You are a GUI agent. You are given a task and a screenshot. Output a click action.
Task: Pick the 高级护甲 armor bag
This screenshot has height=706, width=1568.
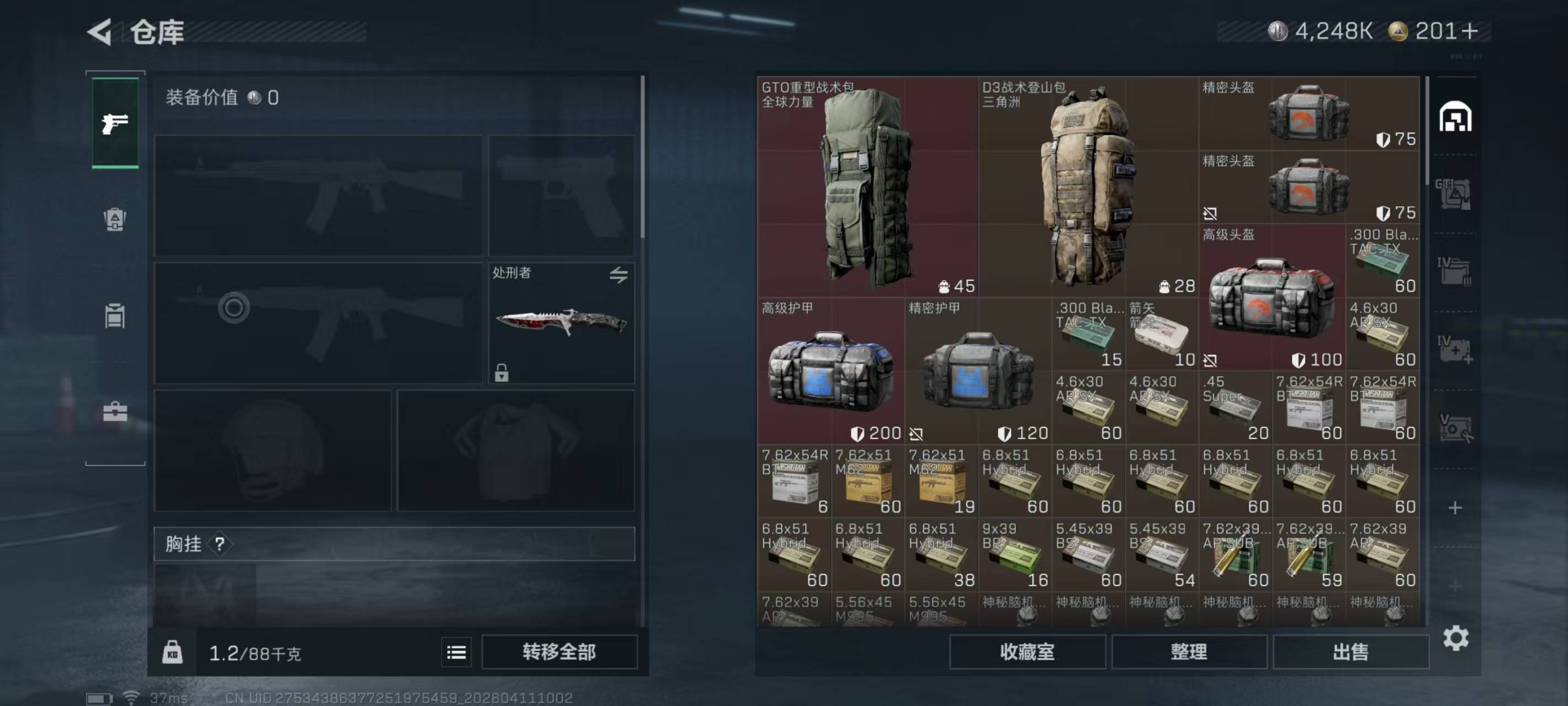pyautogui.click(x=830, y=370)
